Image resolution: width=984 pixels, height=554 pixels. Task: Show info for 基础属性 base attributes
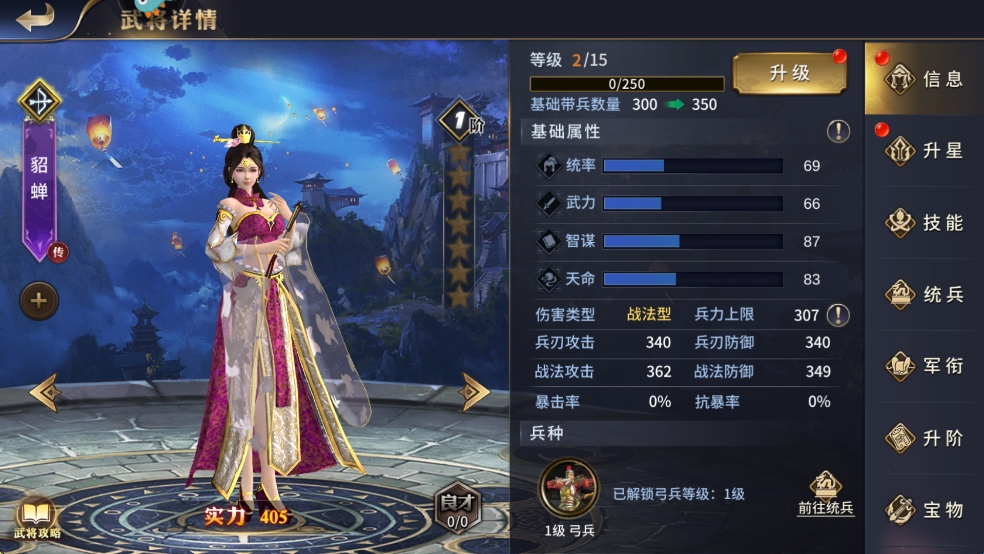tap(838, 131)
